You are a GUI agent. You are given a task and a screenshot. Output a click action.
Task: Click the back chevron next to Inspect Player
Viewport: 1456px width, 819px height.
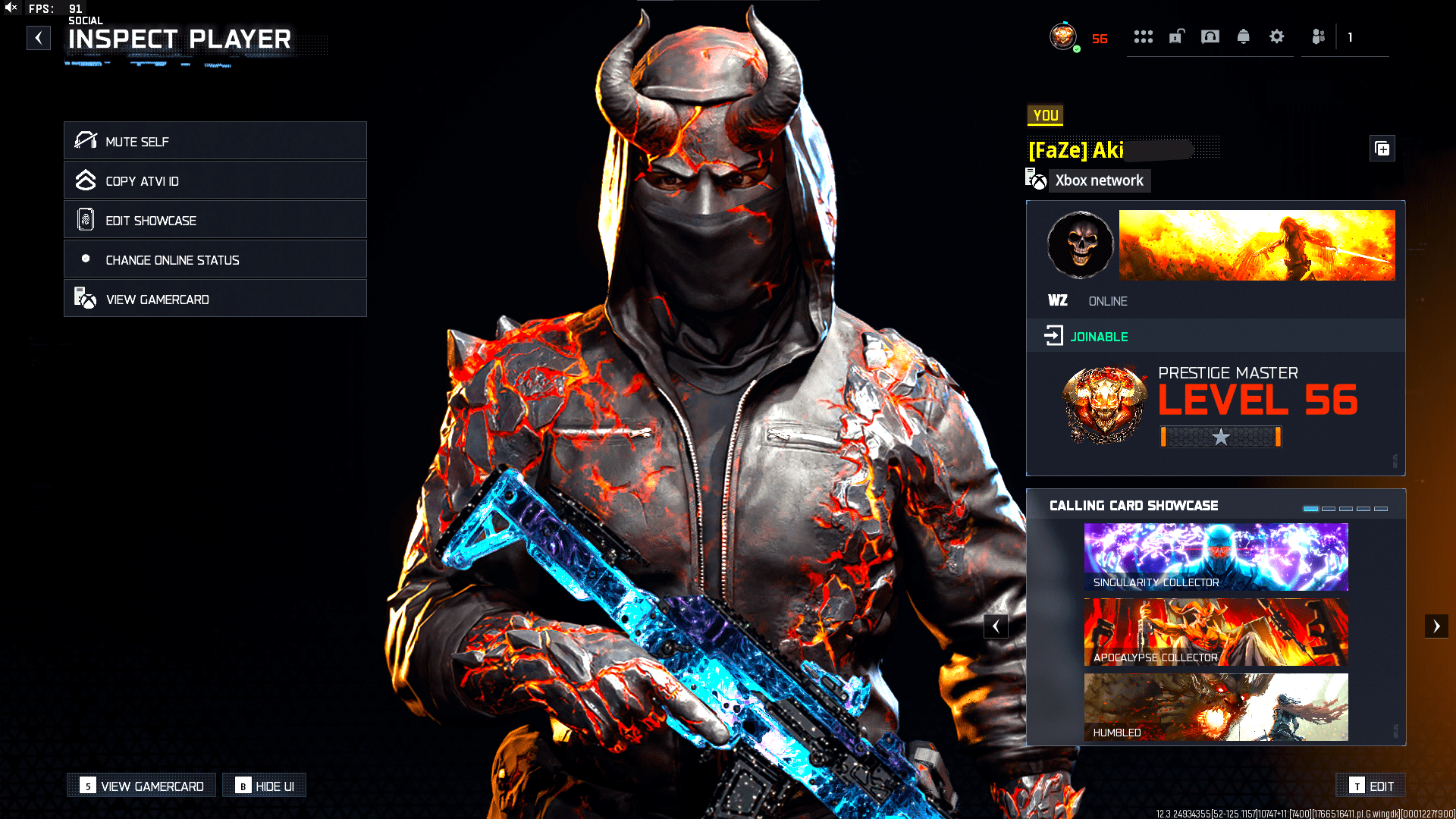(x=38, y=37)
